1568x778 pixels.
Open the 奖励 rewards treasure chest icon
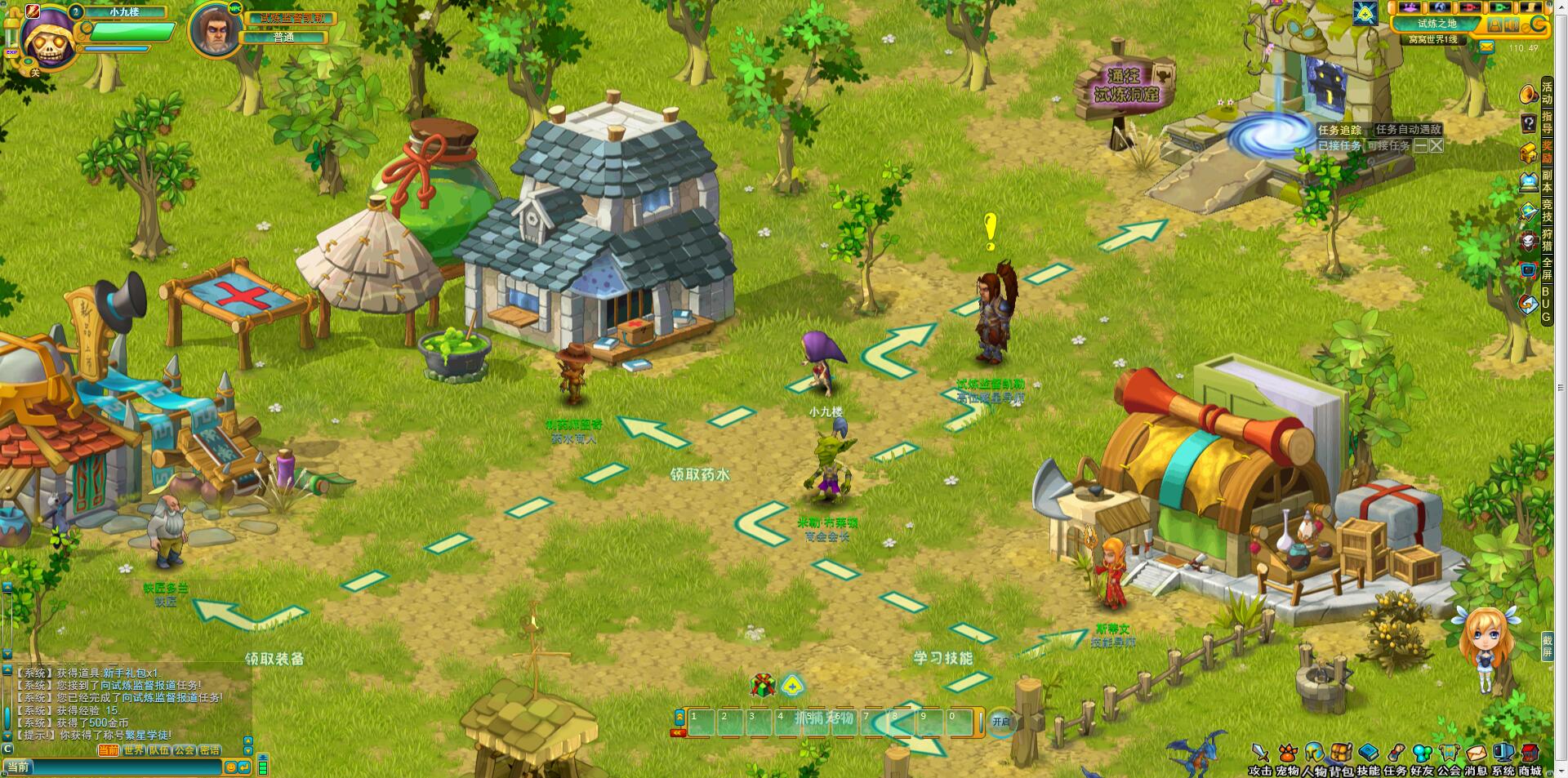tap(1528, 153)
